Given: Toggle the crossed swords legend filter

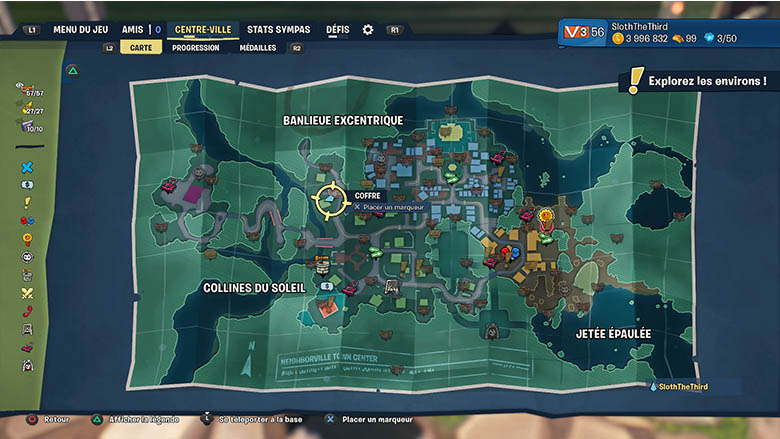Looking at the screenshot, I should point(27,293).
